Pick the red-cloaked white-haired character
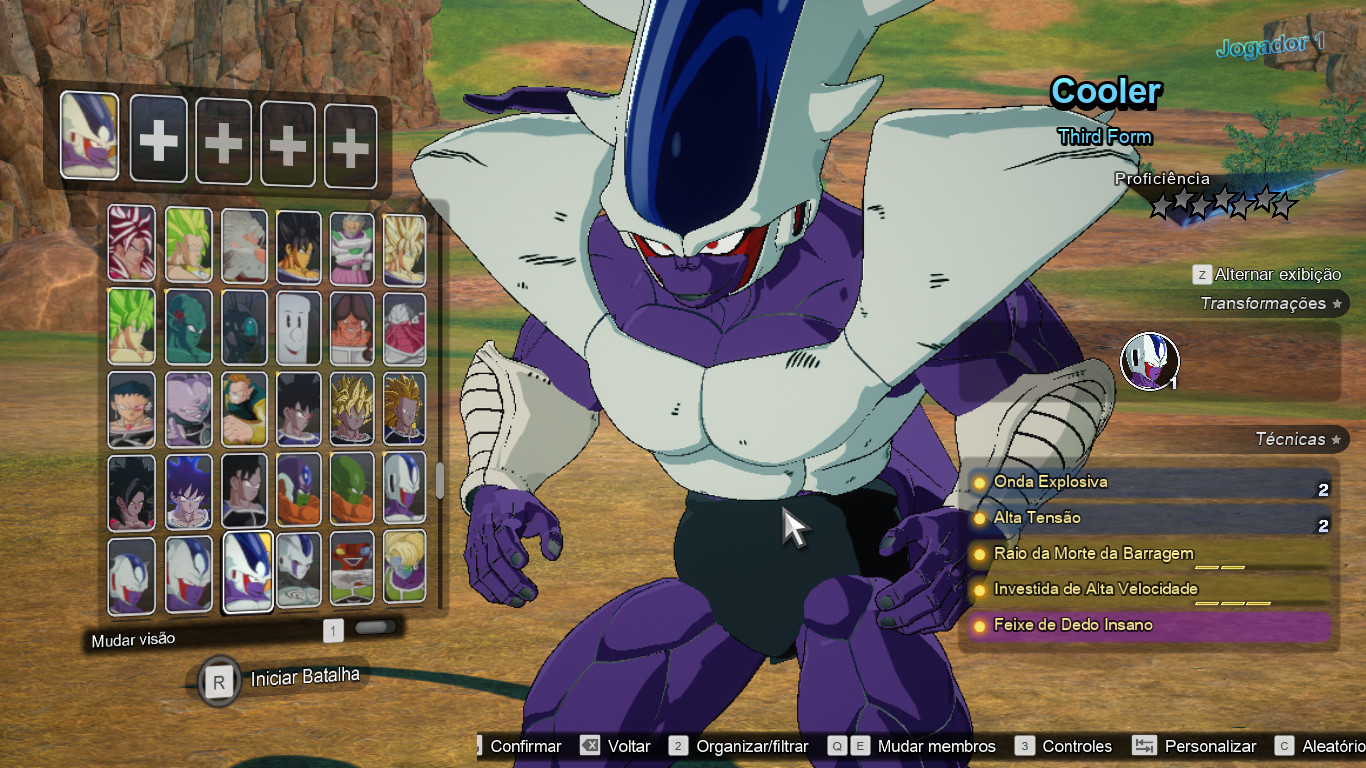The height and width of the screenshot is (768, 1366). [x=404, y=327]
